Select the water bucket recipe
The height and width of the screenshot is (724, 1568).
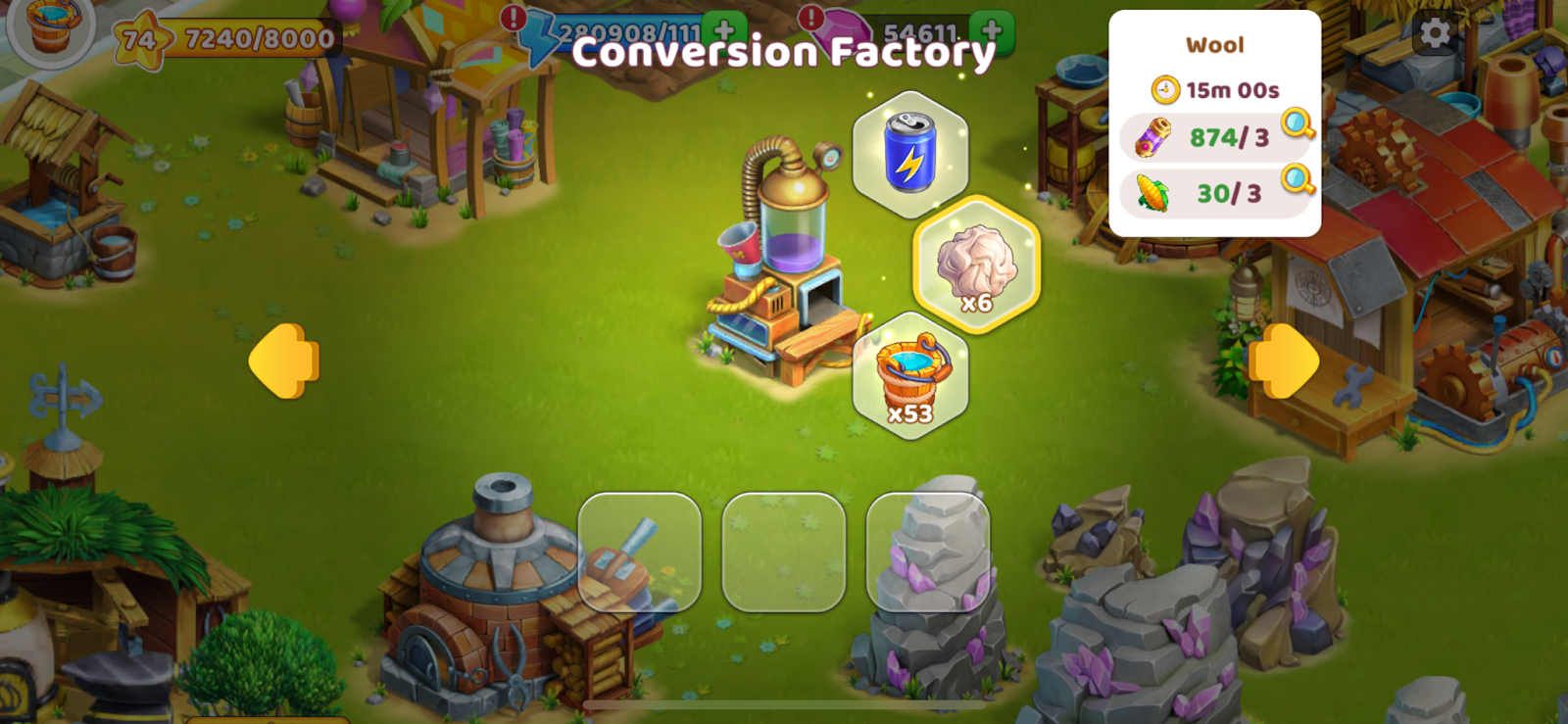(910, 376)
